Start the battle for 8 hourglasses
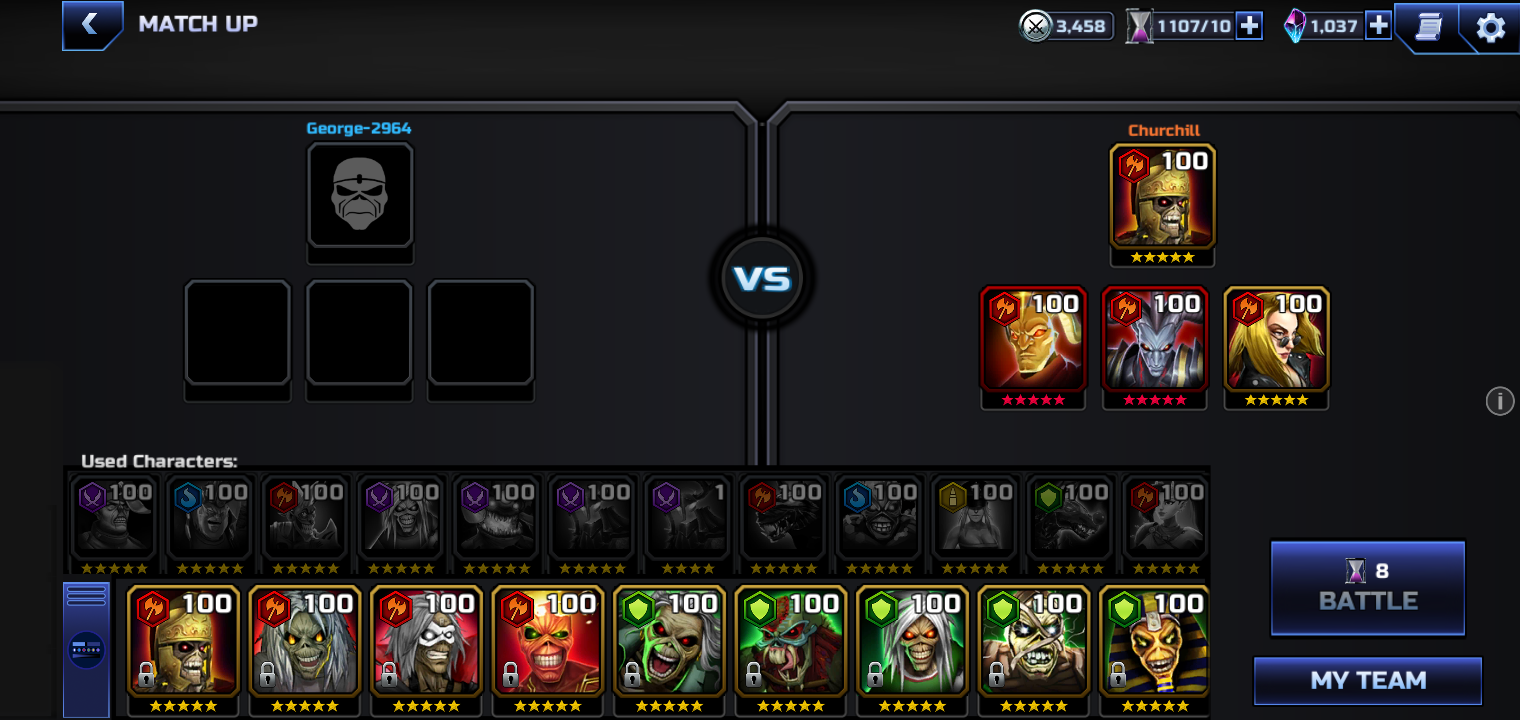 pos(1367,588)
